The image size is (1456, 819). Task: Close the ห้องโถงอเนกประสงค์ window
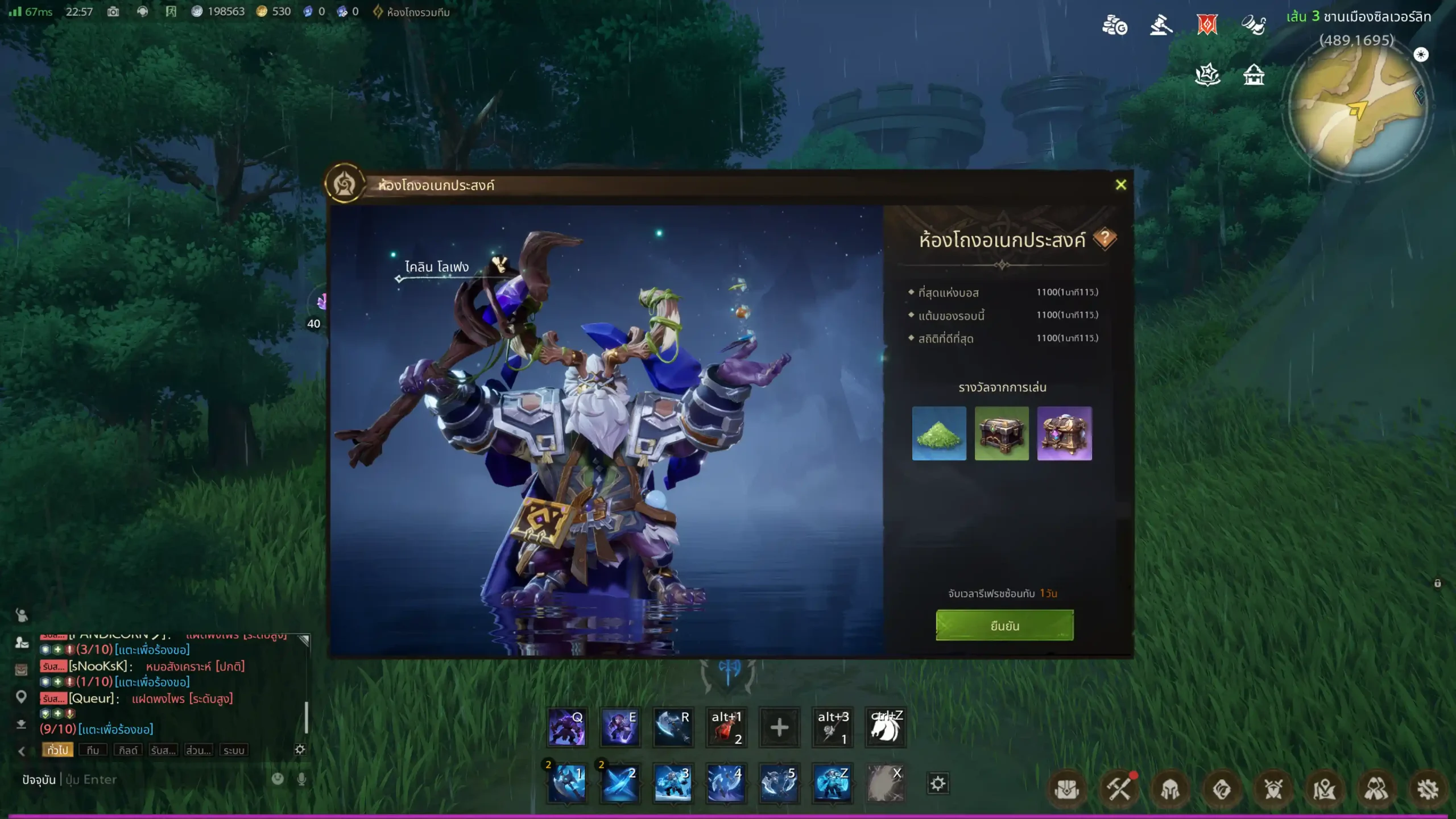1120,185
